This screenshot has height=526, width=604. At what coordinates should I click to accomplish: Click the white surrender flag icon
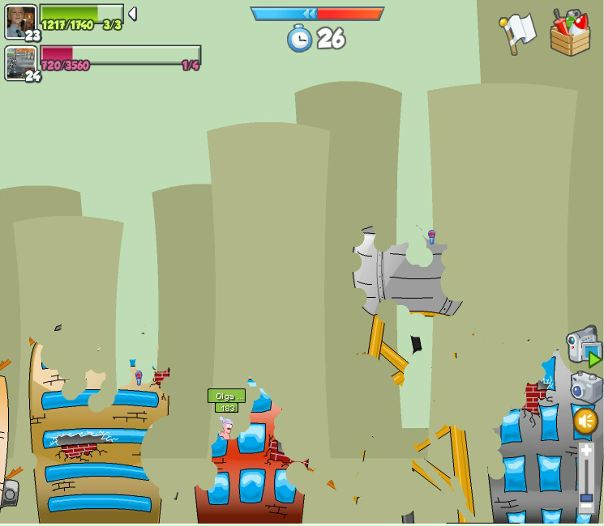coord(518,32)
